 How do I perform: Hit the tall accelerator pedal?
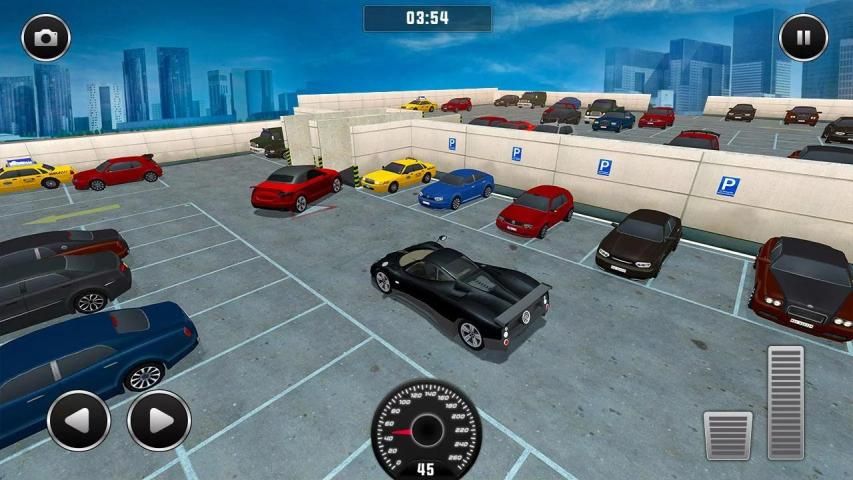pyautogui.click(x=785, y=403)
